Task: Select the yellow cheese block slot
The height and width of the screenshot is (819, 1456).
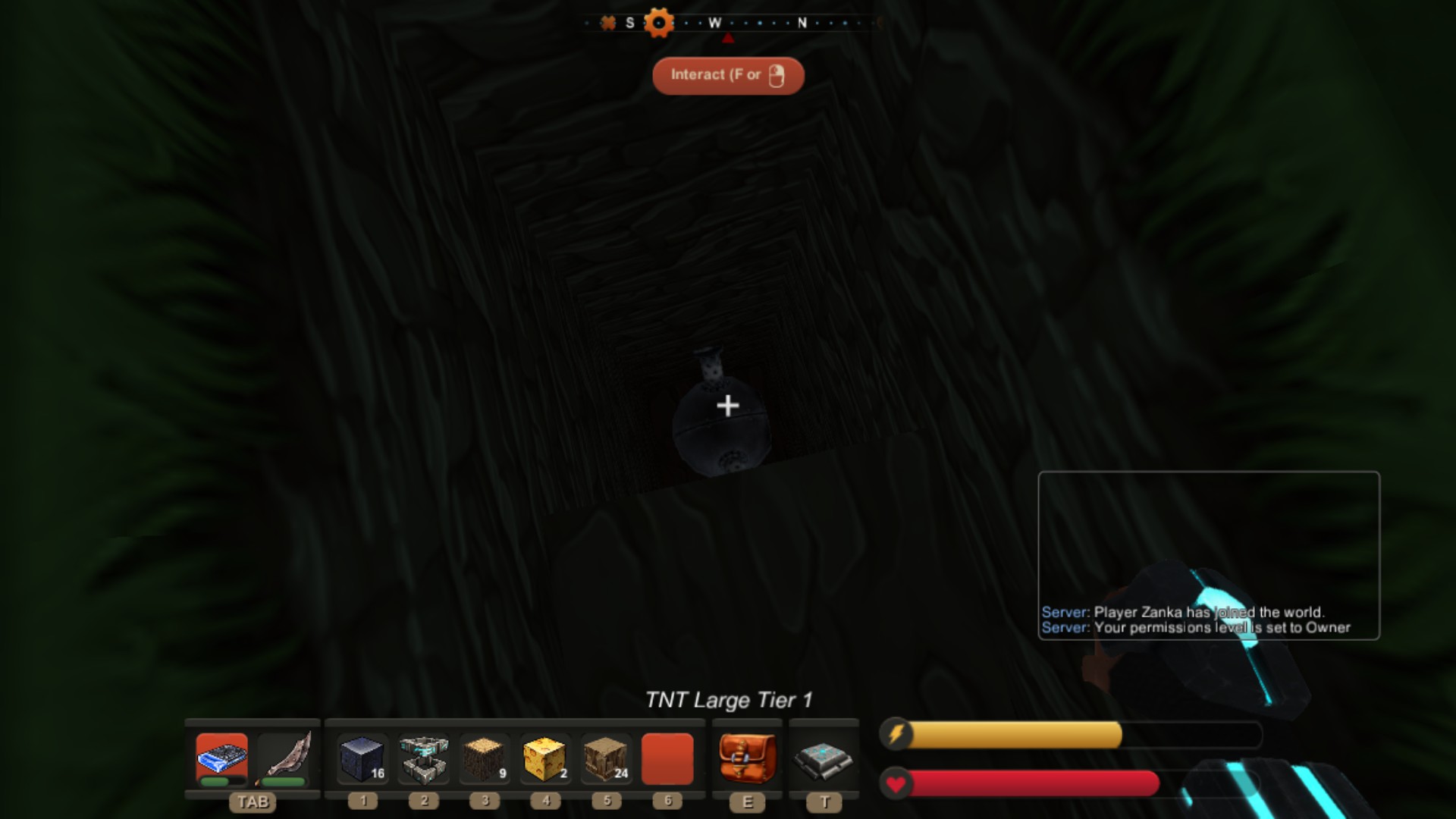Action: (545, 758)
